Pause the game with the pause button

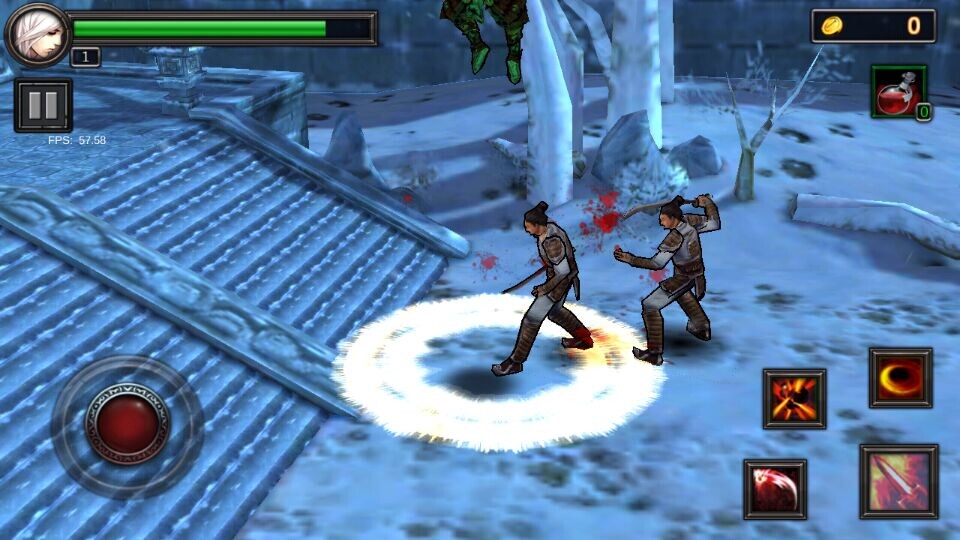pyautogui.click(x=43, y=105)
